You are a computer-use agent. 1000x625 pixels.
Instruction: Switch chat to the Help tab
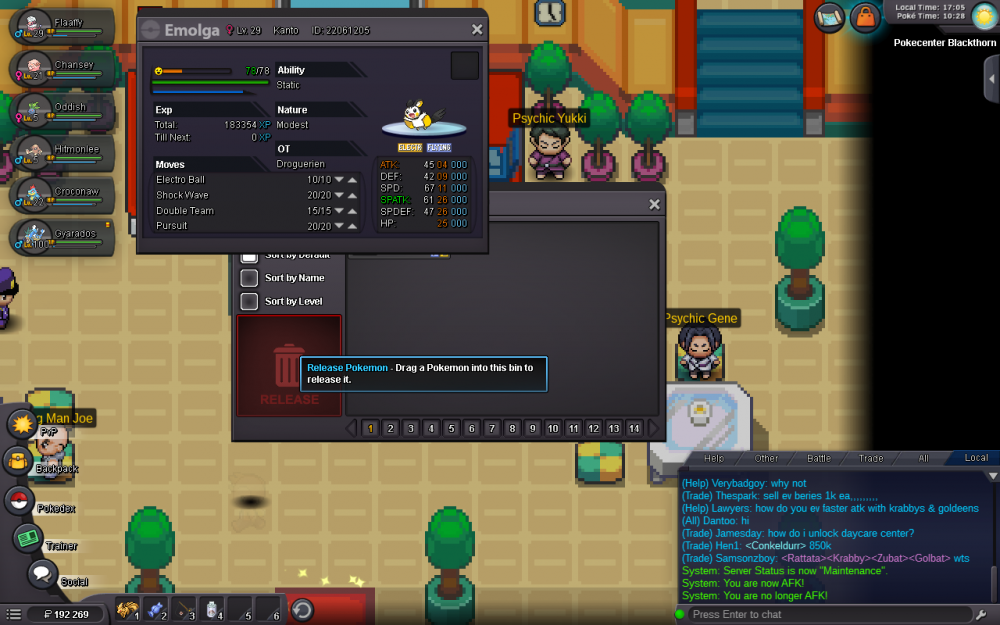713,458
